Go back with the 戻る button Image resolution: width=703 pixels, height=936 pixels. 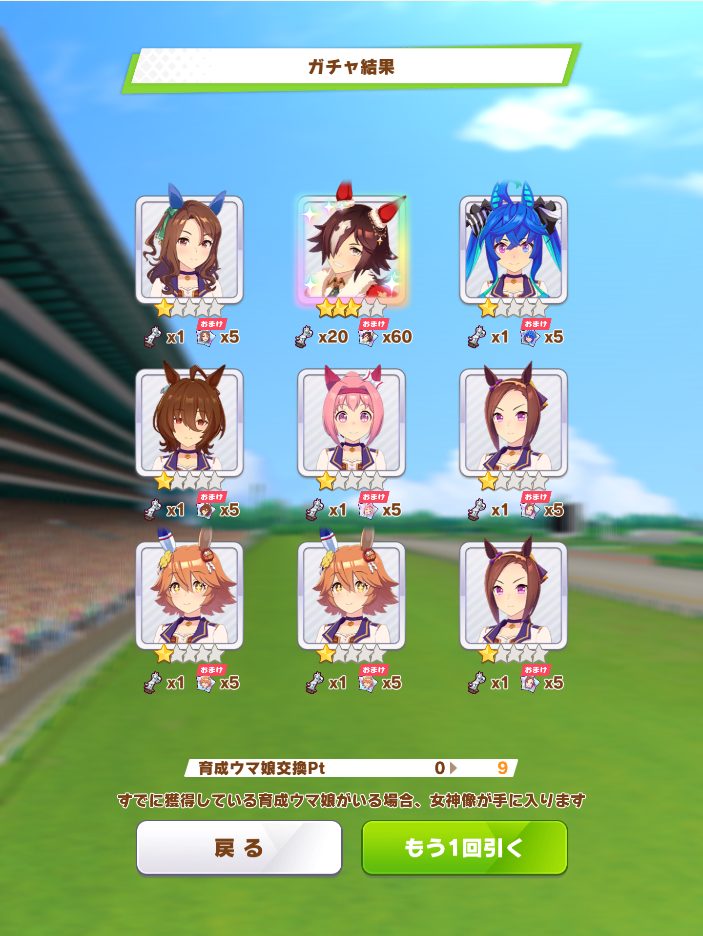coord(239,848)
